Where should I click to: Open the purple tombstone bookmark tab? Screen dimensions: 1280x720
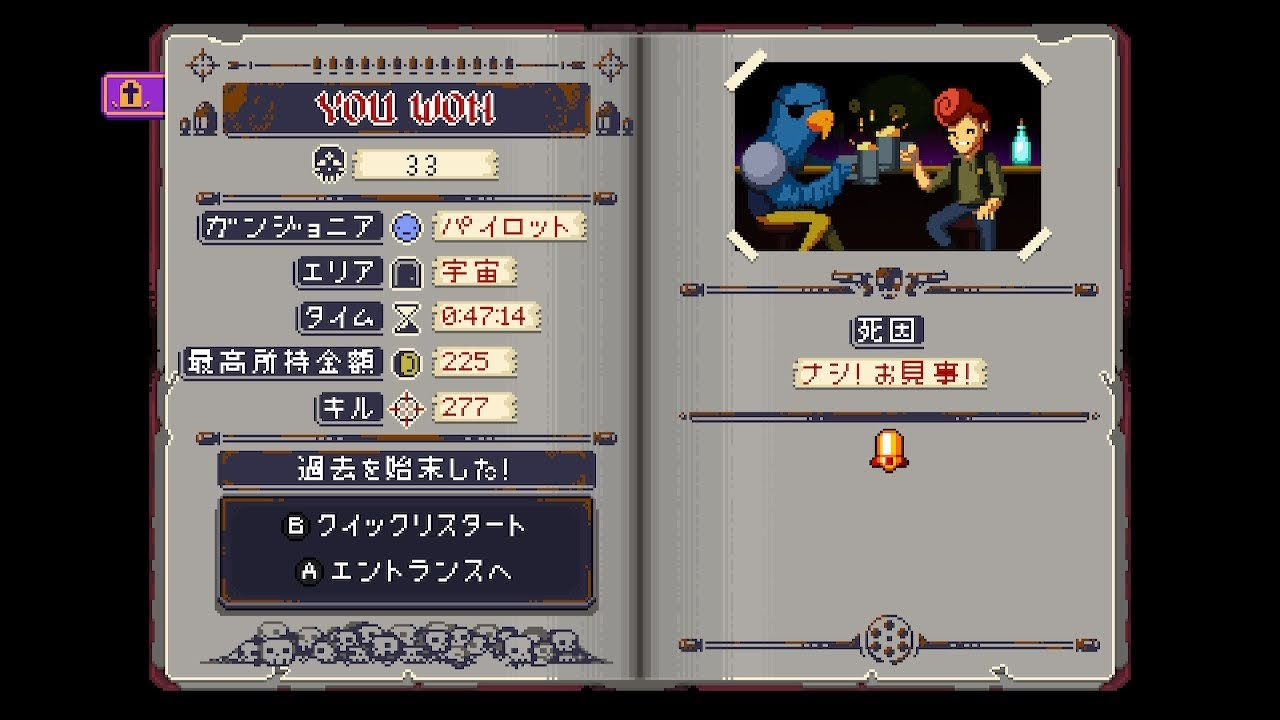point(132,95)
